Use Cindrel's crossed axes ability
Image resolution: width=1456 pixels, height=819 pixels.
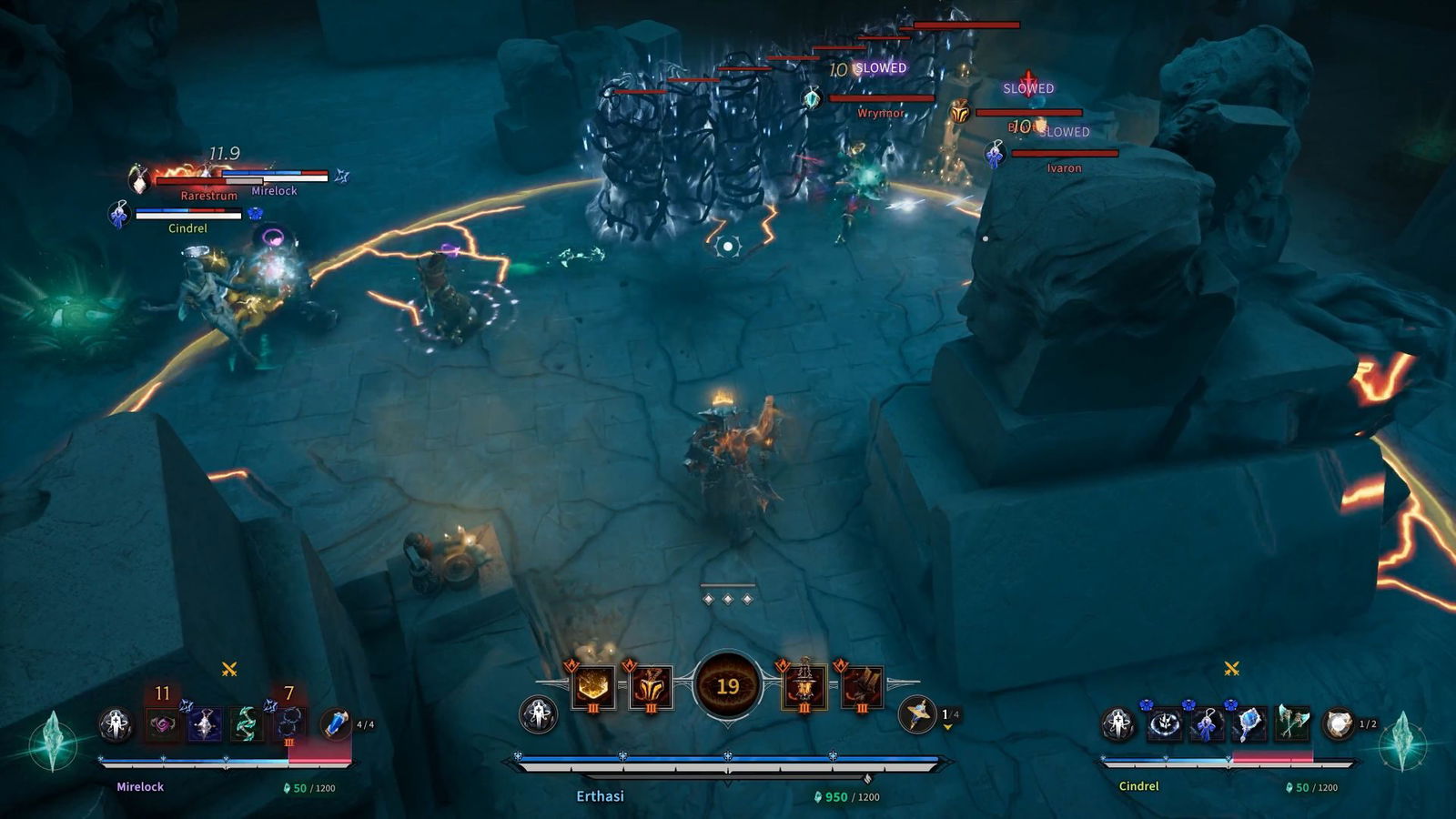point(1292,724)
